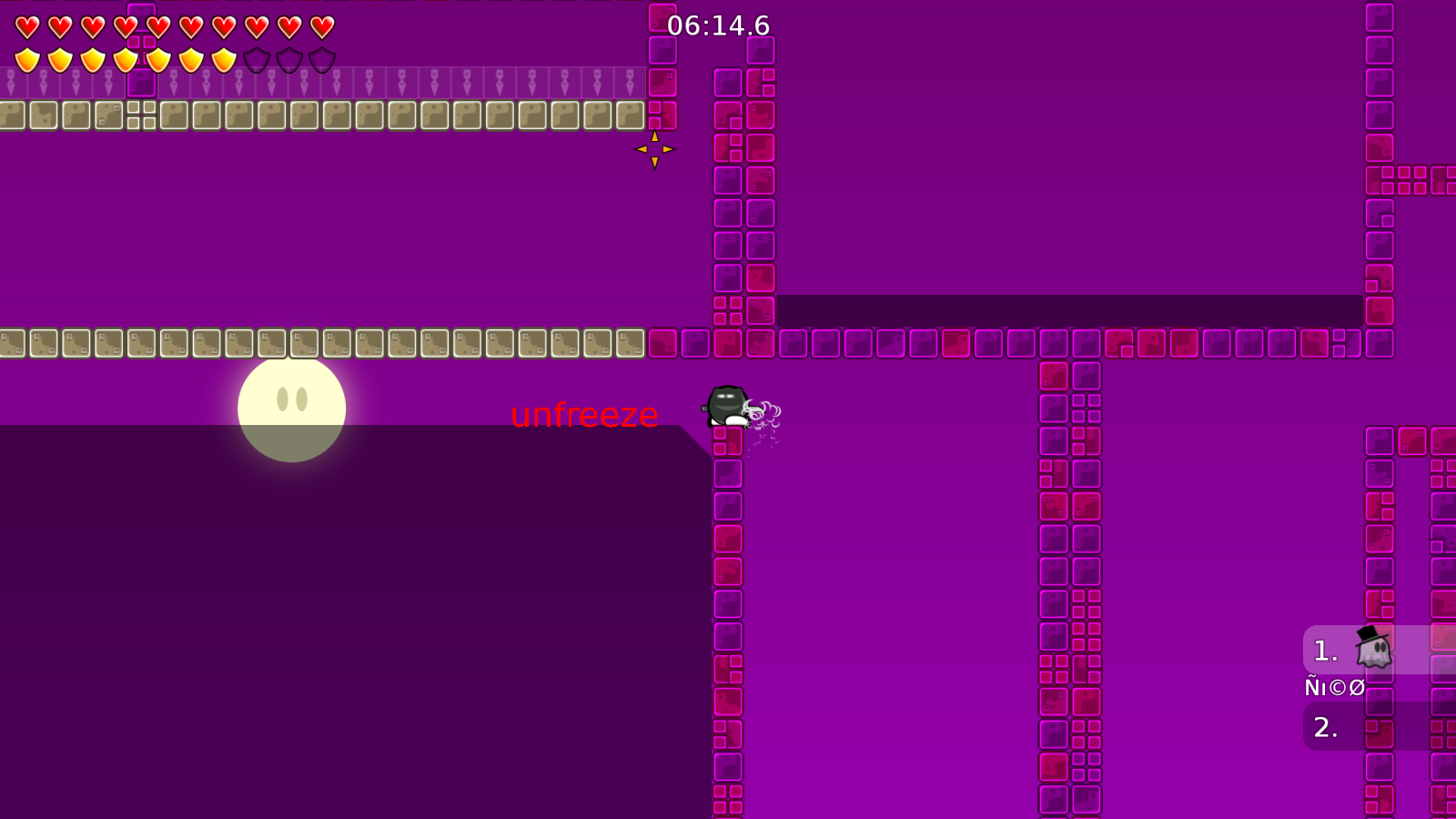Toggle the seventh gold armor shield
The image size is (1456, 819).
(222, 58)
